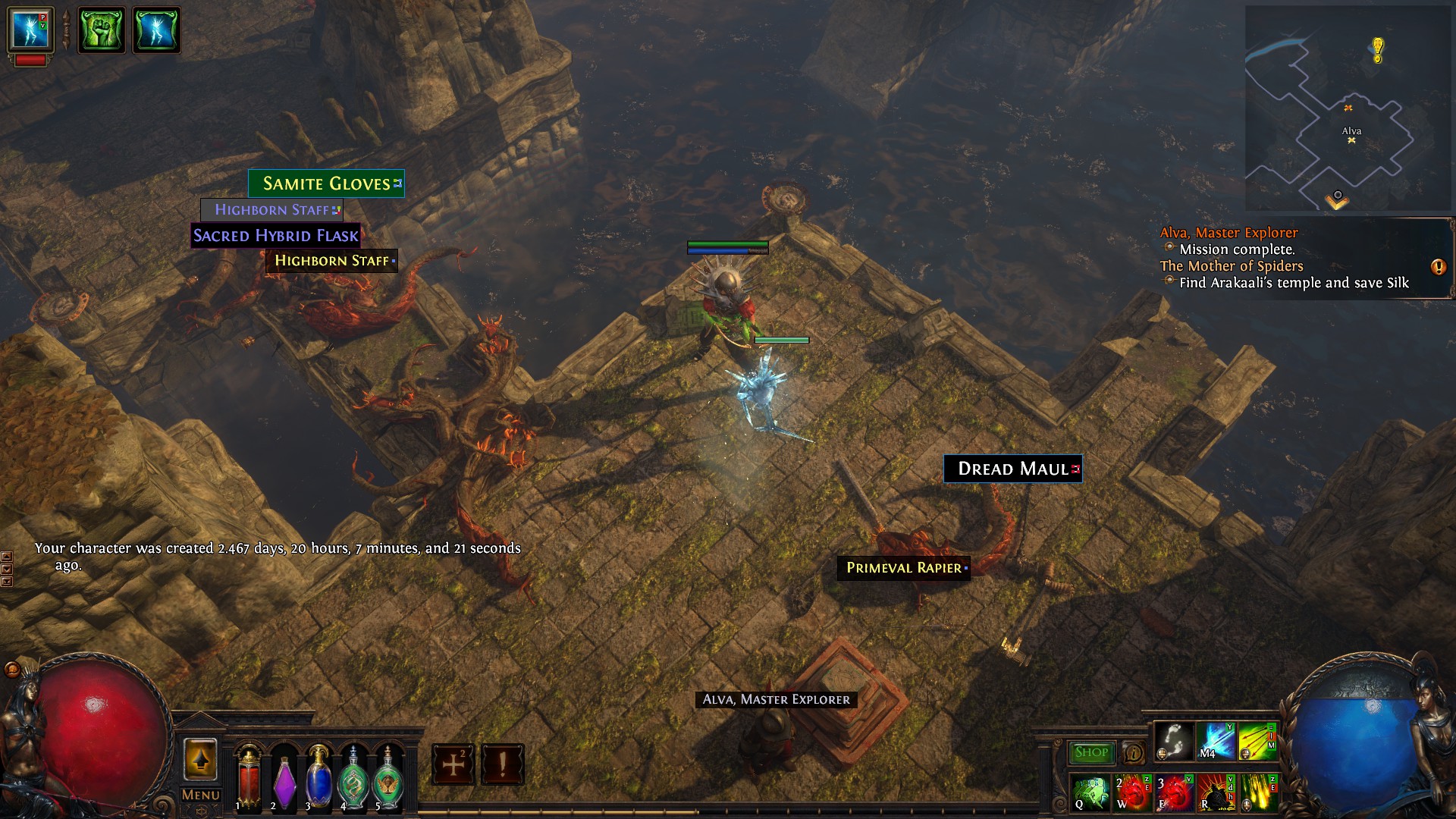This screenshot has width=1456, height=819.
Task: Open the exclamation mark notification button
Action: (x=502, y=764)
